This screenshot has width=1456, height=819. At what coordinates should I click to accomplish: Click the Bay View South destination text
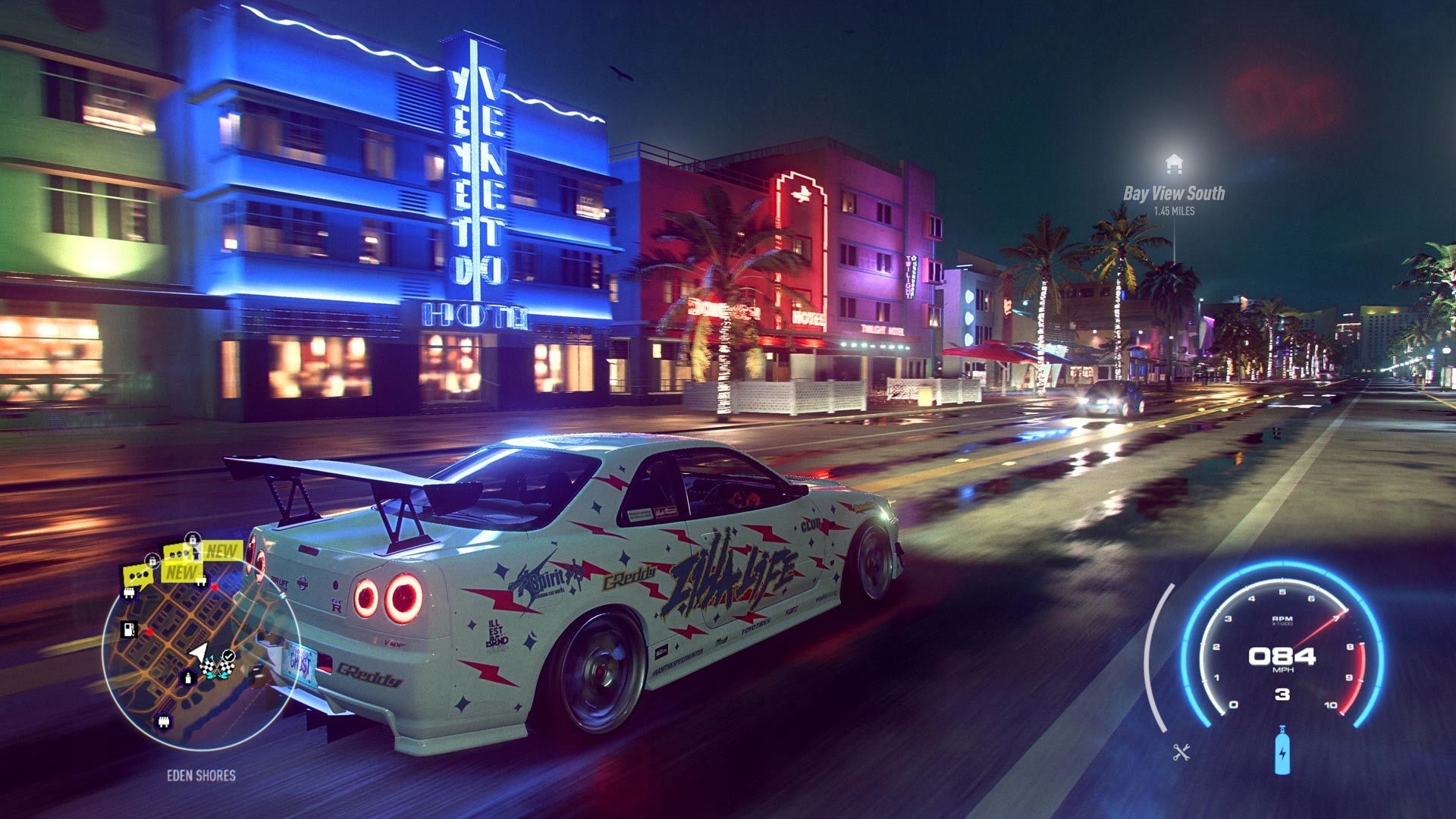[1173, 193]
